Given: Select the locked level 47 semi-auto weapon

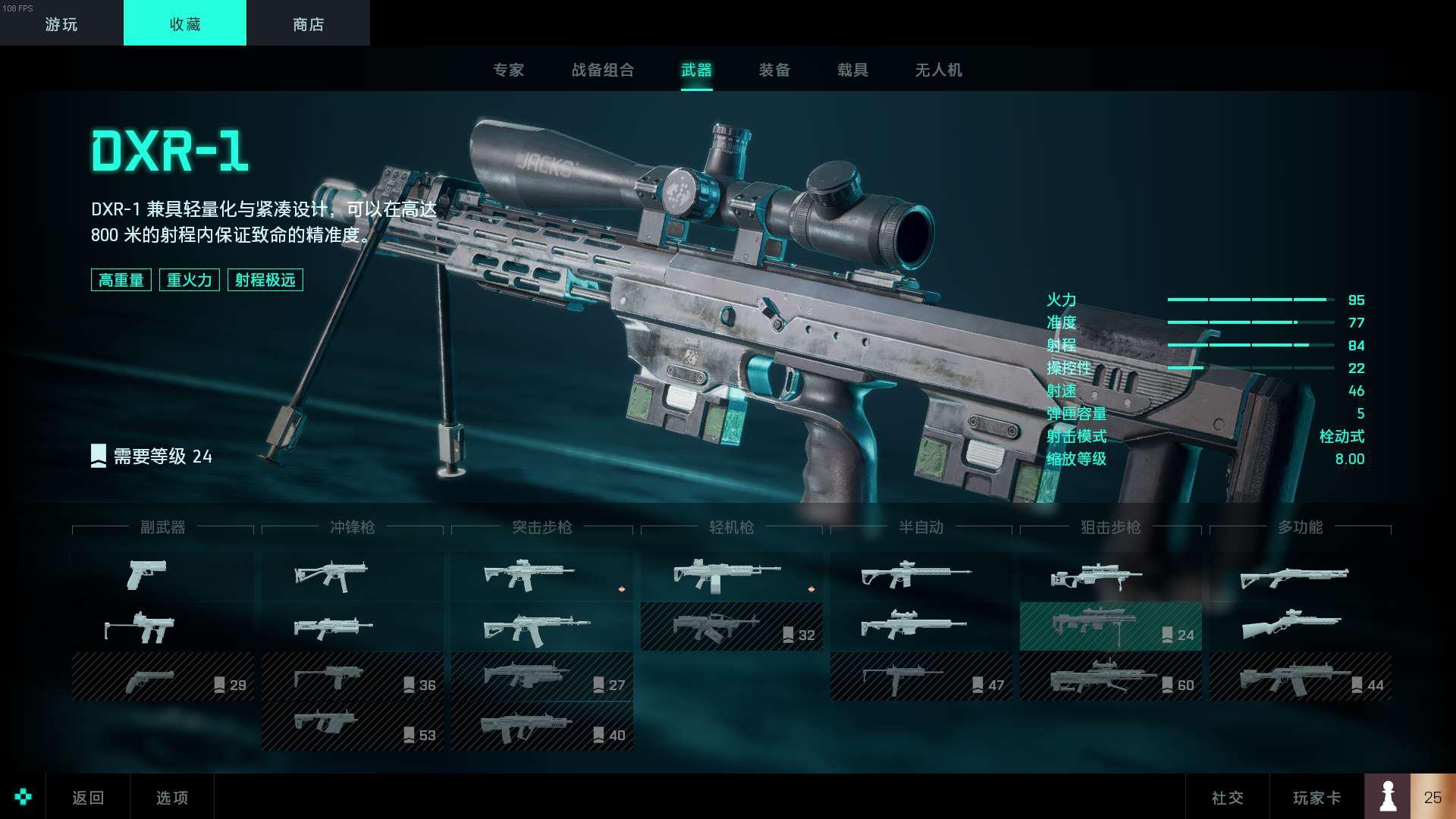Looking at the screenshot, I should 921,676.
